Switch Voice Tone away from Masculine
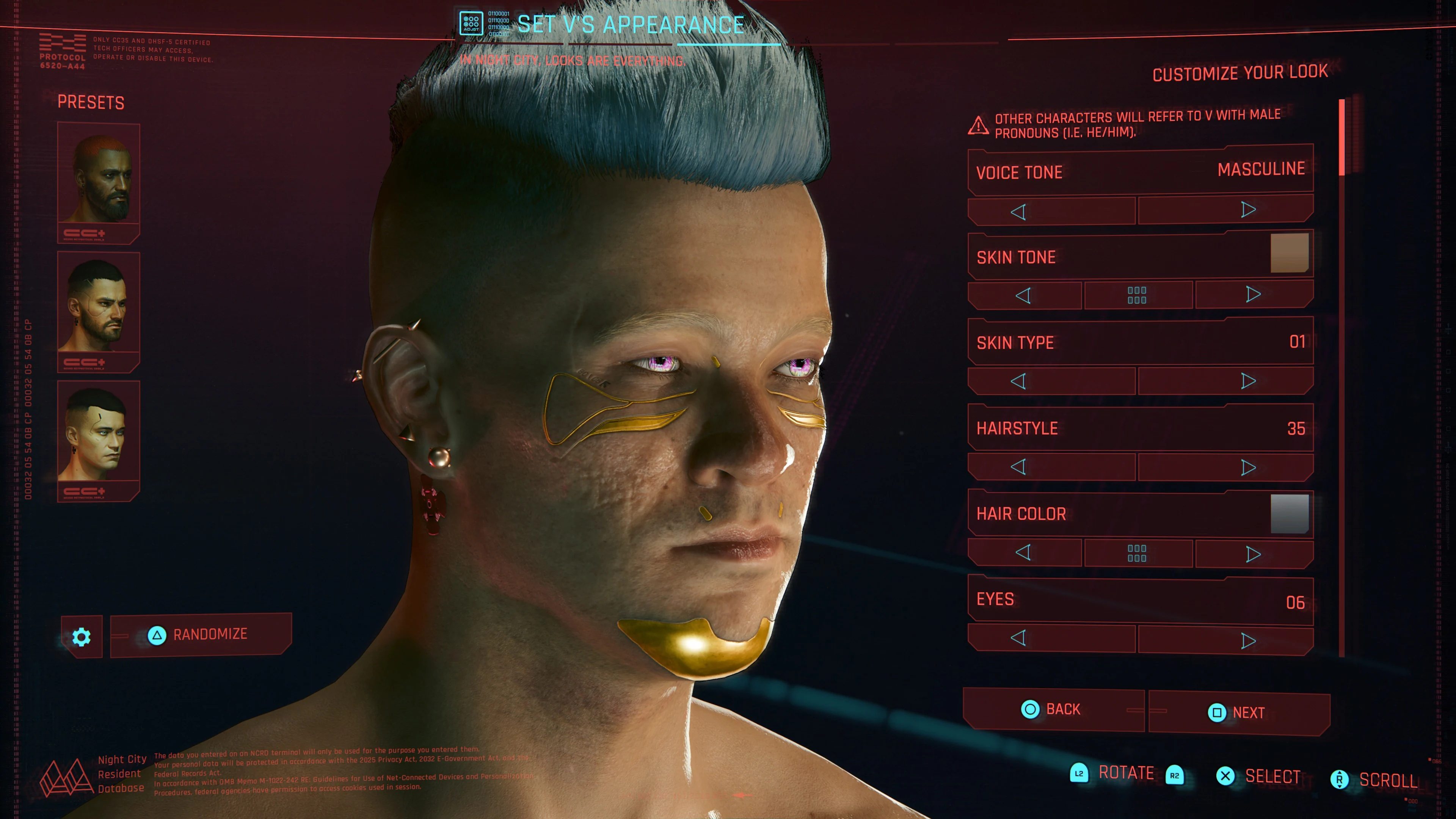 tap(1249, 210)
